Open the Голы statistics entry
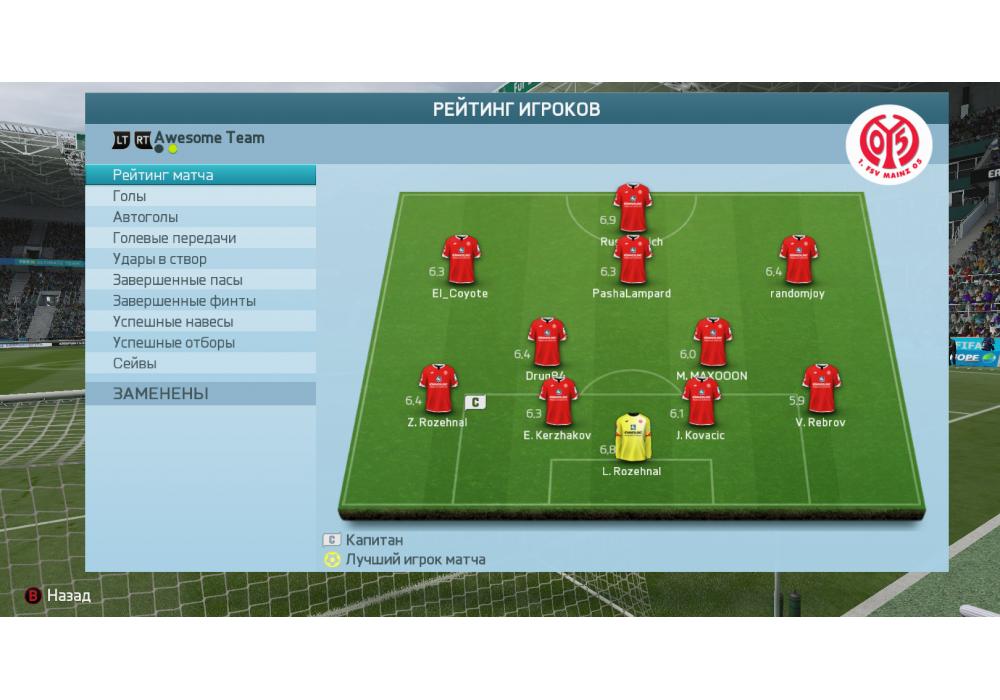The width and height of the screenshot is (1000, 700). coord(200,197)
